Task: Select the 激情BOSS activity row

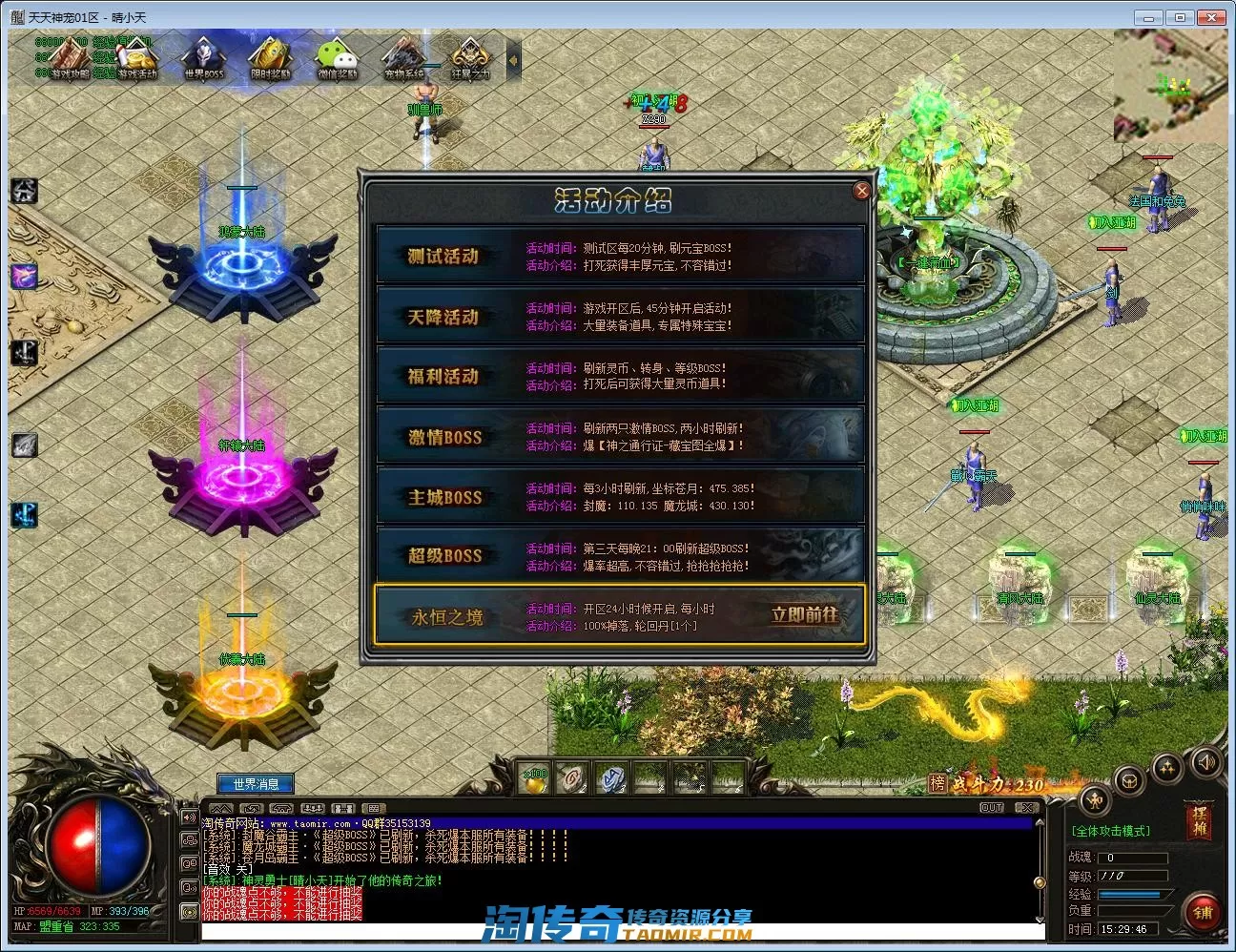Action: coord(444,437)
